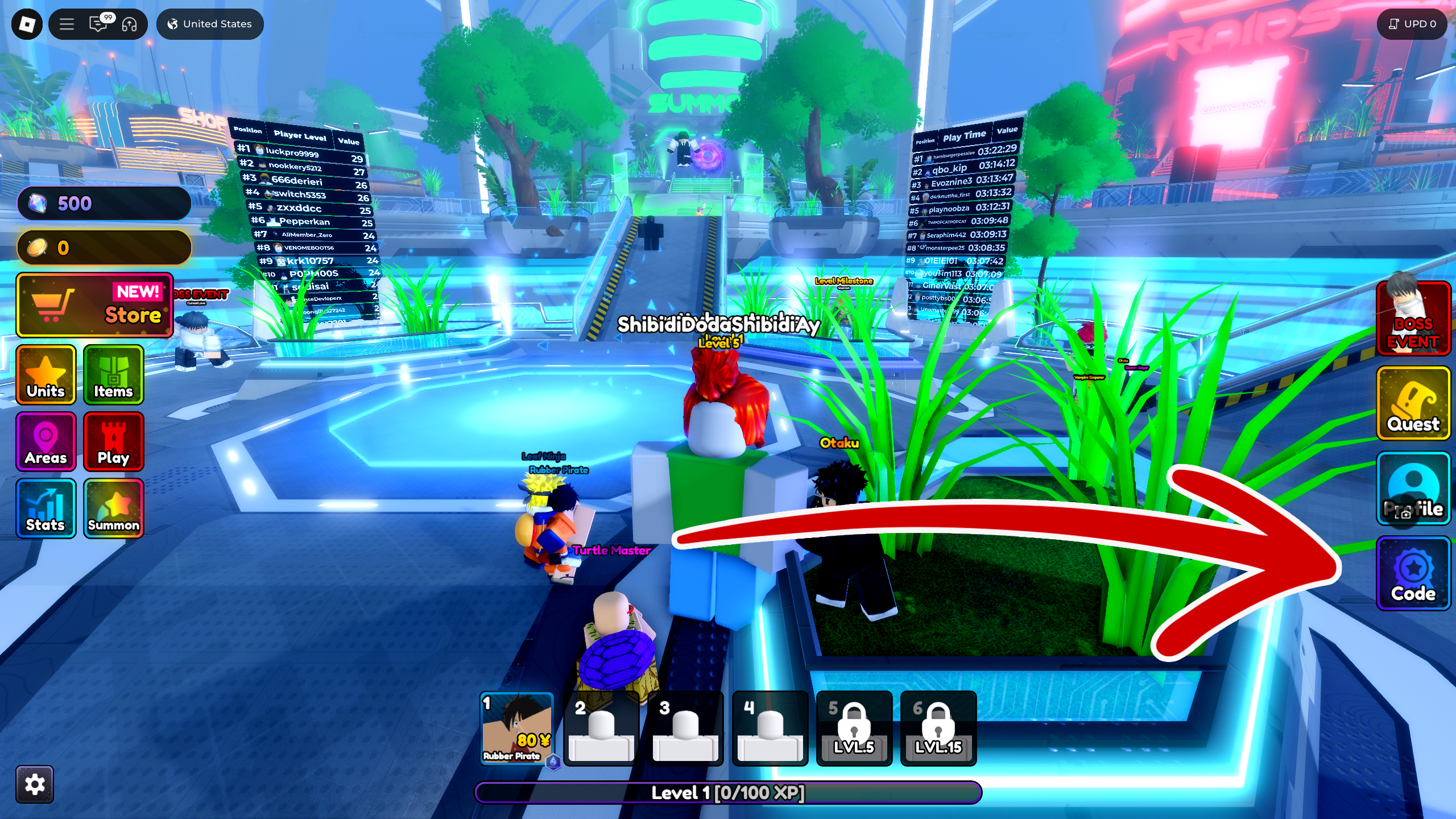Open the Items inventory
This screenshot has height=819, width=1456.
click(x=113, y=375)
